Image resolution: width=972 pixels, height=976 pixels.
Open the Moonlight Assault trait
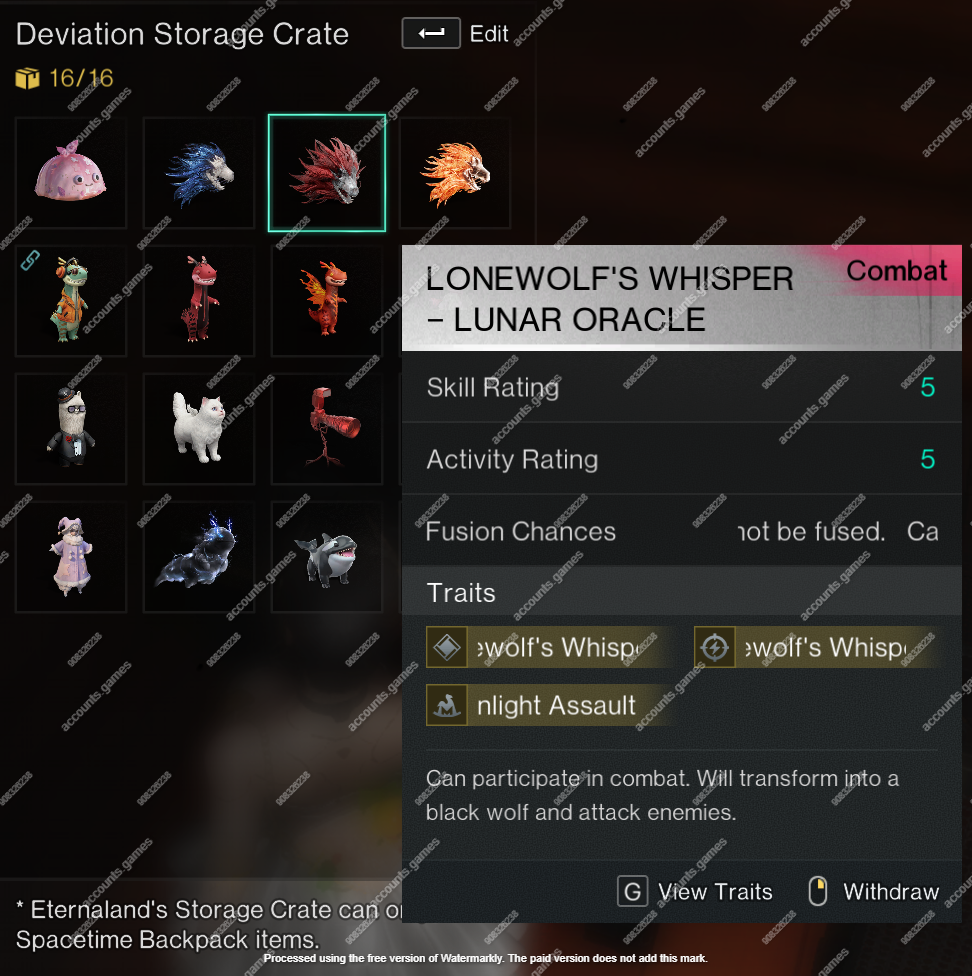pos(548,706)
